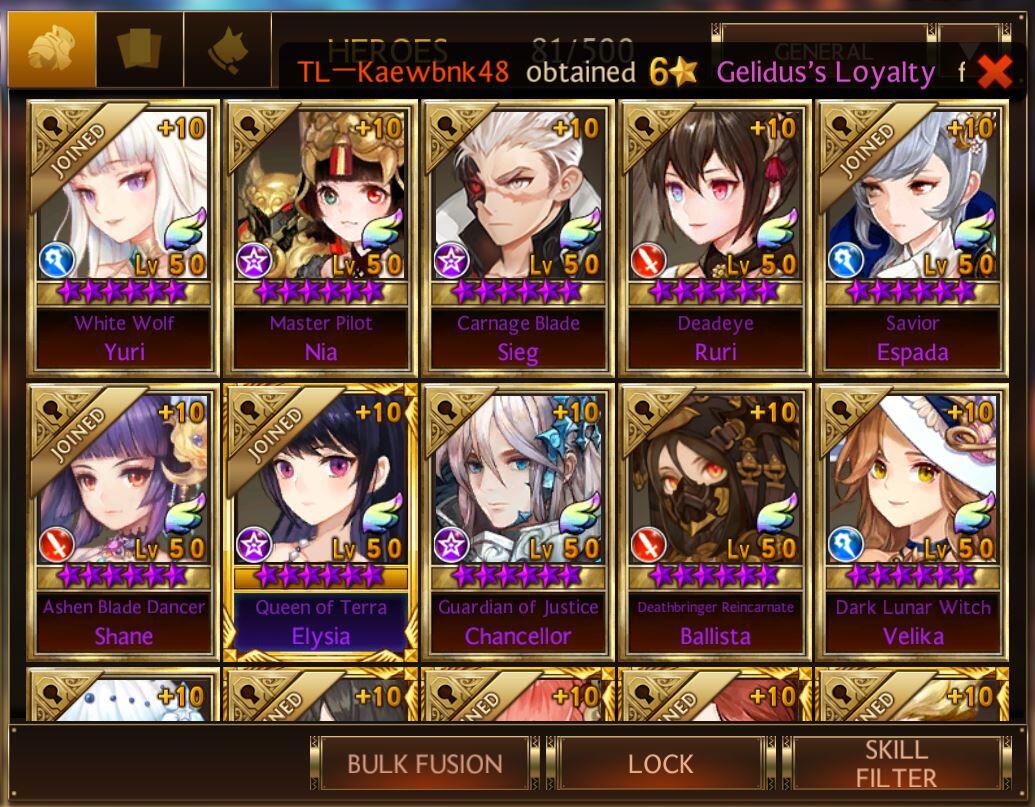Switch to the pets tab
The width and height of the screenshot is (1035, 807).
pos(227,50)
